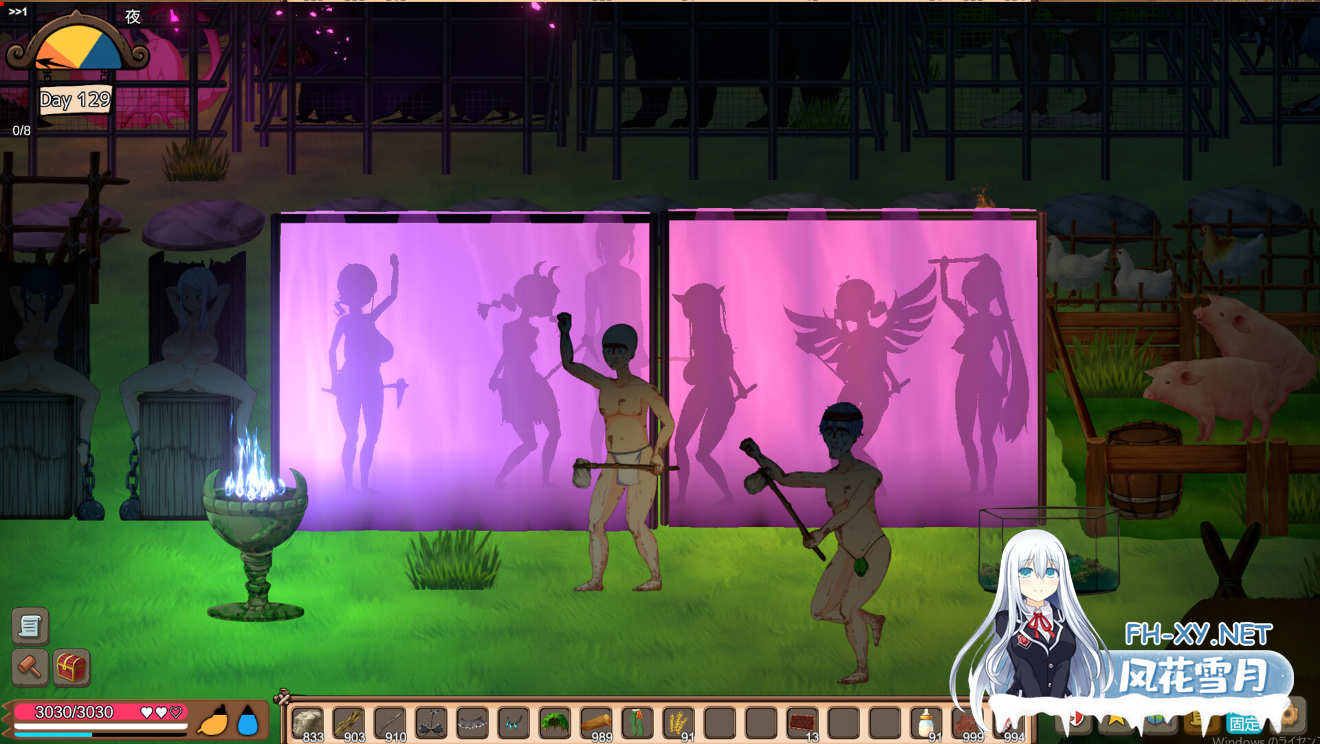Open the treasure chest inventory
The width and height of the screenshot is (1320, 744).
tap(70, 667)
